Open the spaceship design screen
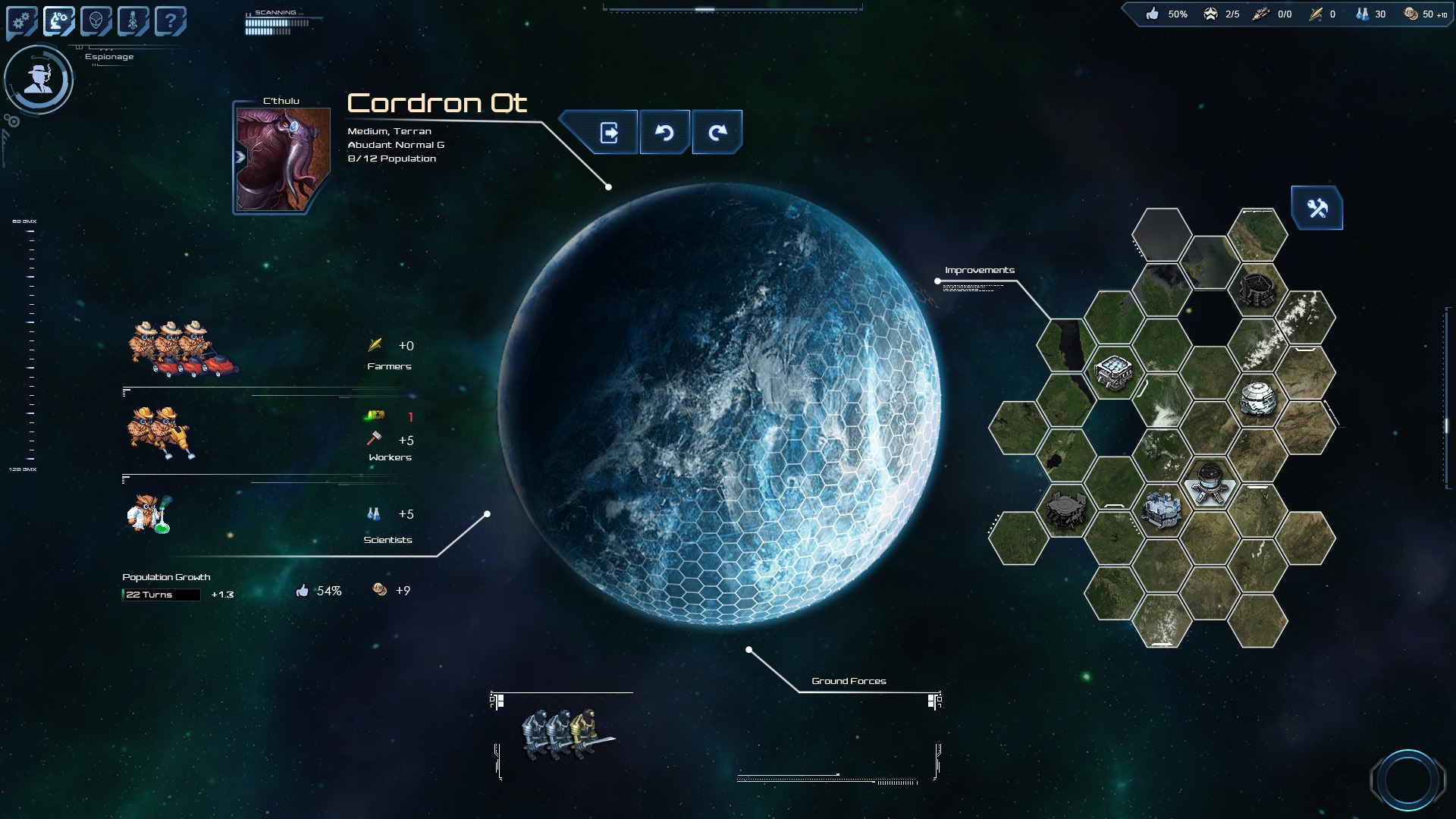The width and height of the screenshot is (1456, 819). [133, 21]
